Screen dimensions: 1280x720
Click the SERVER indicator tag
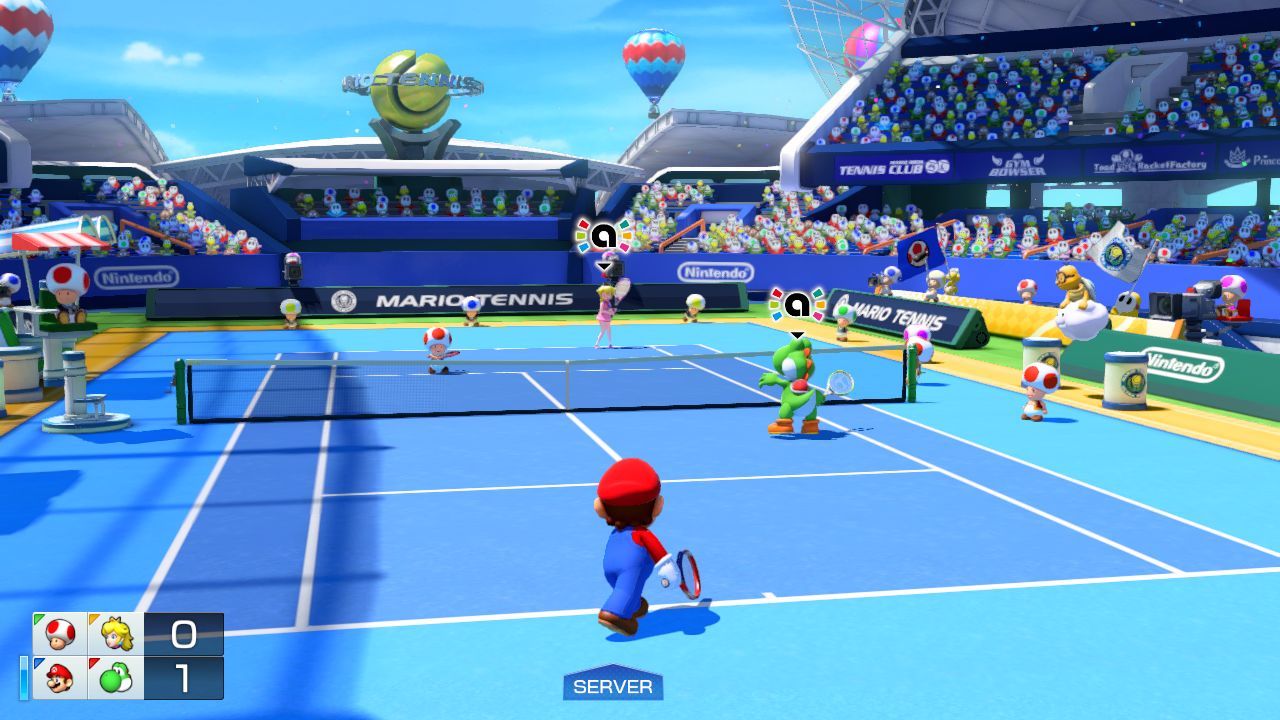pos(613,686)
